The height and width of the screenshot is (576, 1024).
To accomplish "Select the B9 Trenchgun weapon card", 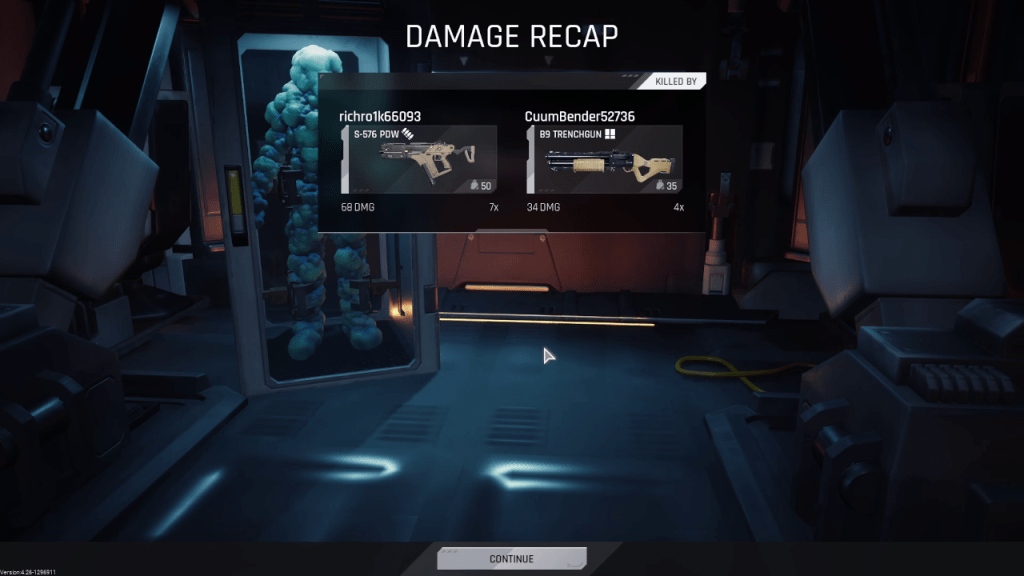I will click(x=605, y=159).
